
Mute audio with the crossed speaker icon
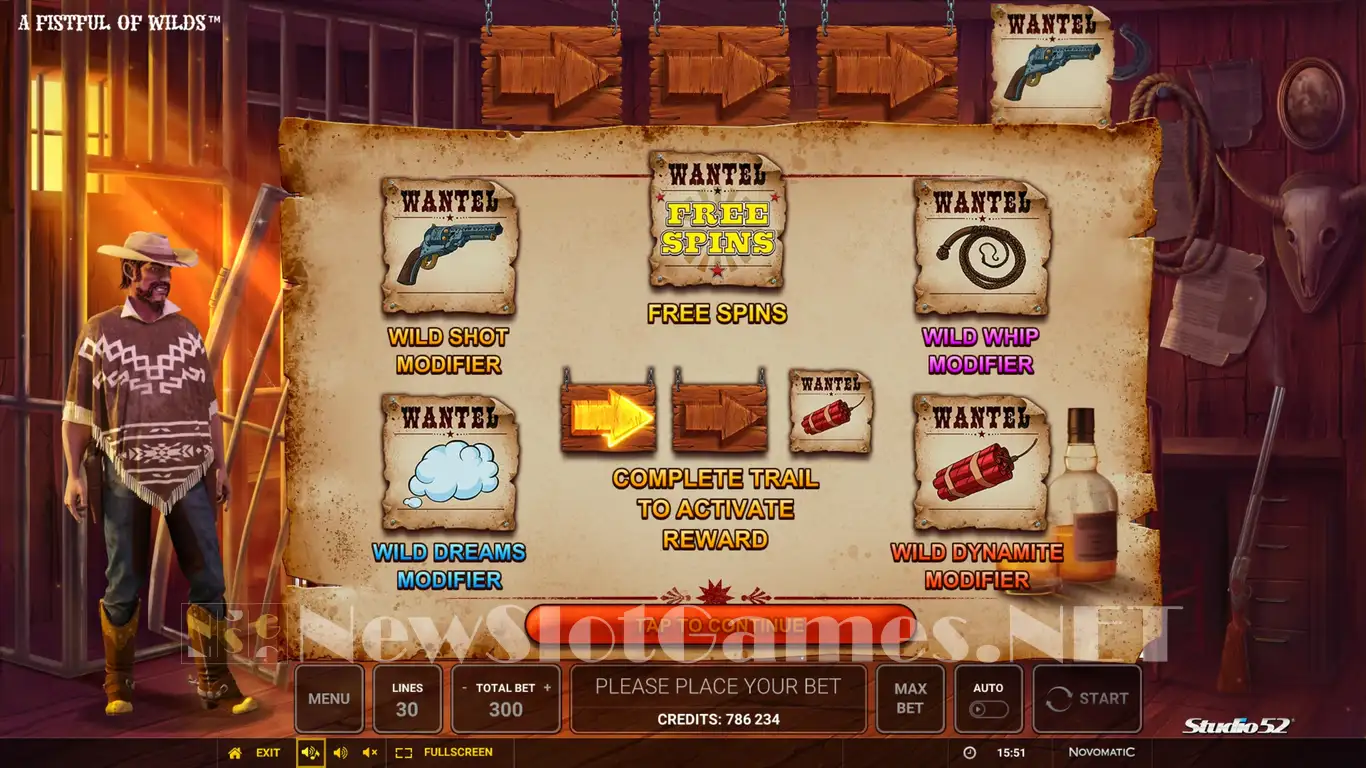tap(370, 752)
